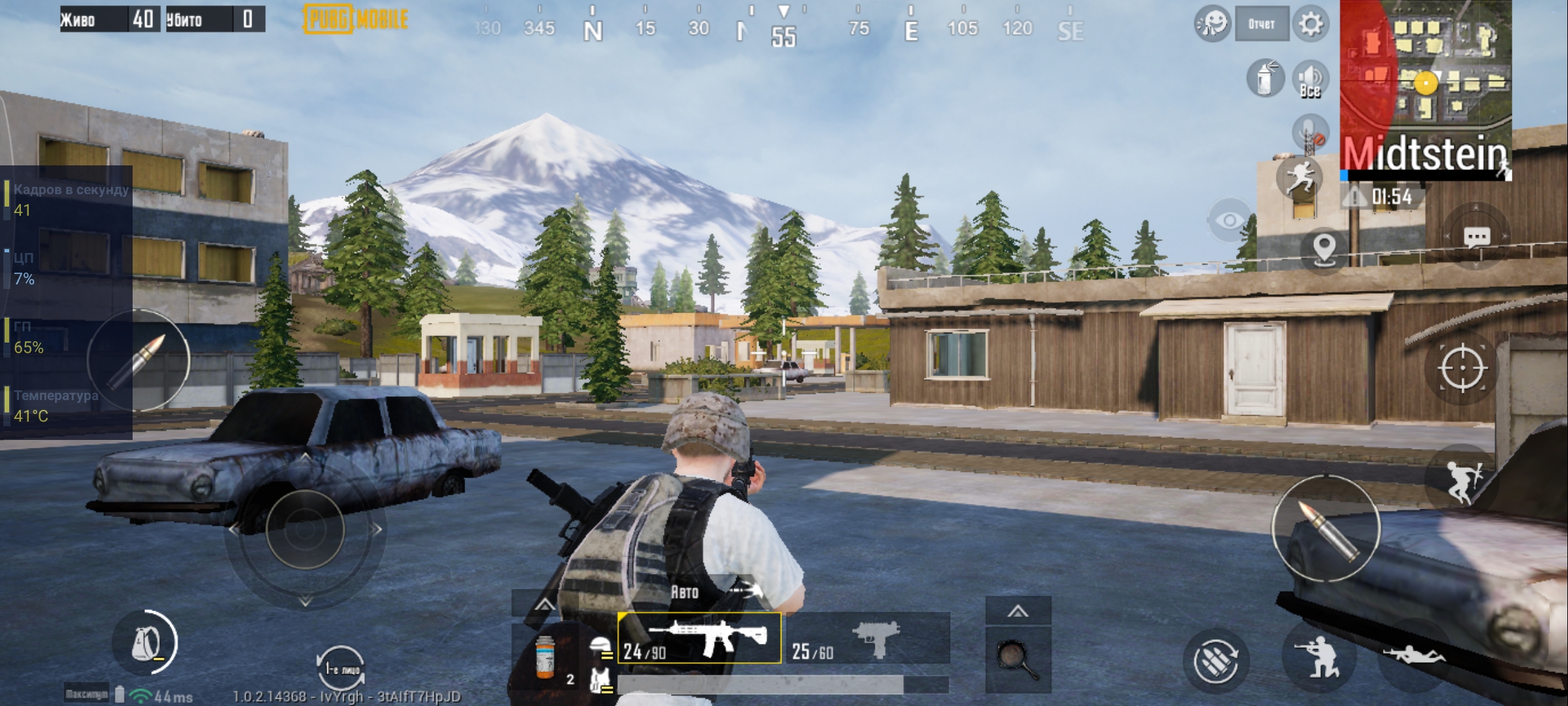Tap the spray can icon
Screen dimensions: 1568x706
[x=1265, y=79]
